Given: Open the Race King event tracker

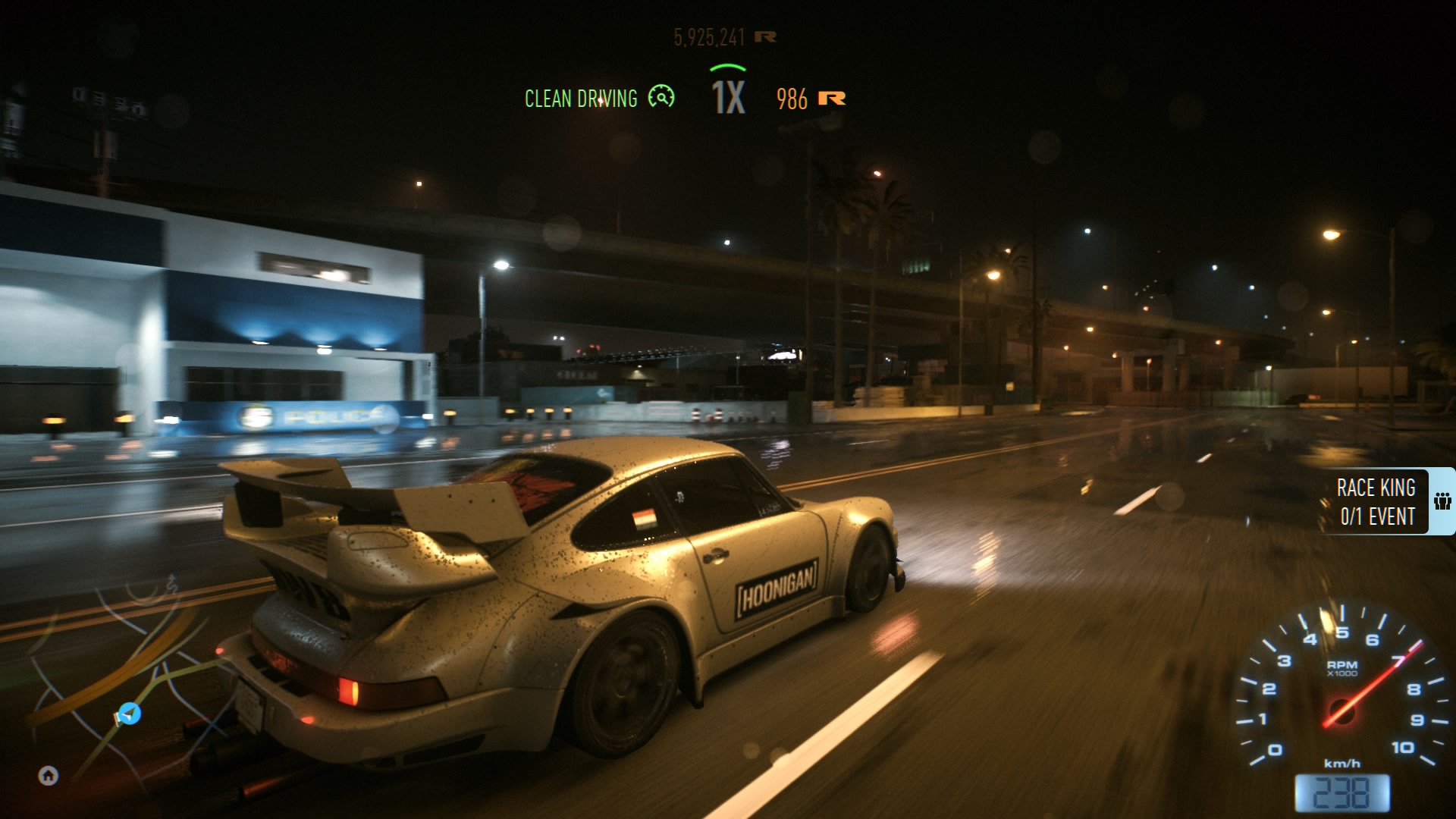Looking at the screenshot, I should click(x=1376, y=502).
